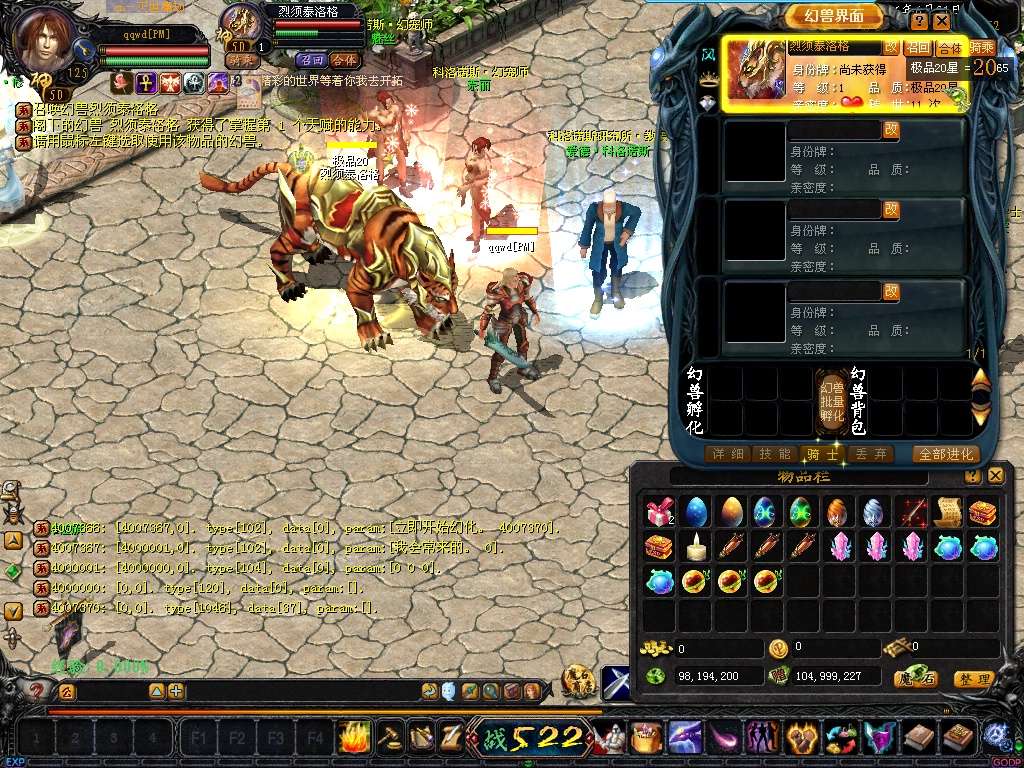
Task: Select the 烈须泰洛格 pet entry portrait
Action: (755, 70)
